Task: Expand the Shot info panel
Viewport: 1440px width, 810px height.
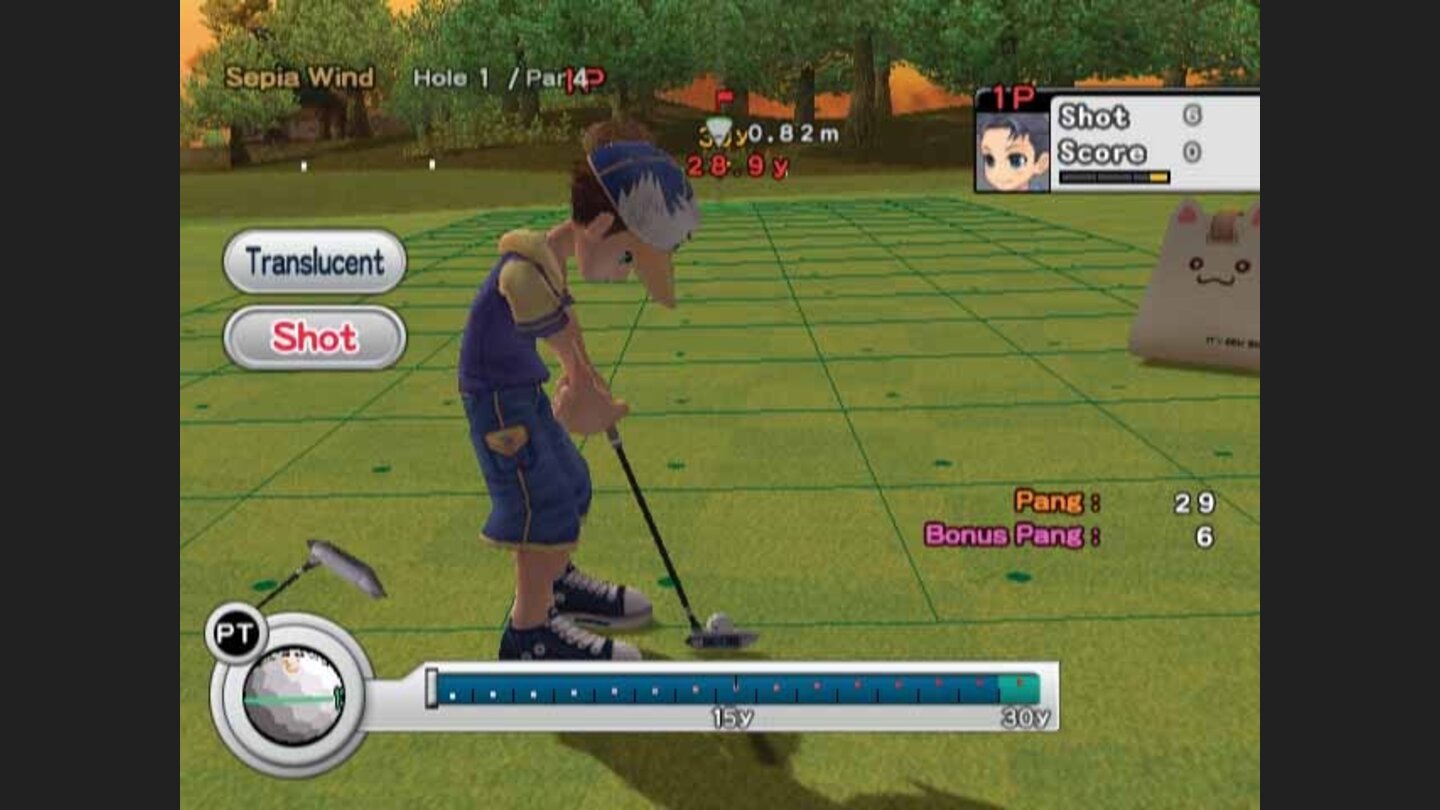Action: pyautogui.click(x=1096, y=117)
